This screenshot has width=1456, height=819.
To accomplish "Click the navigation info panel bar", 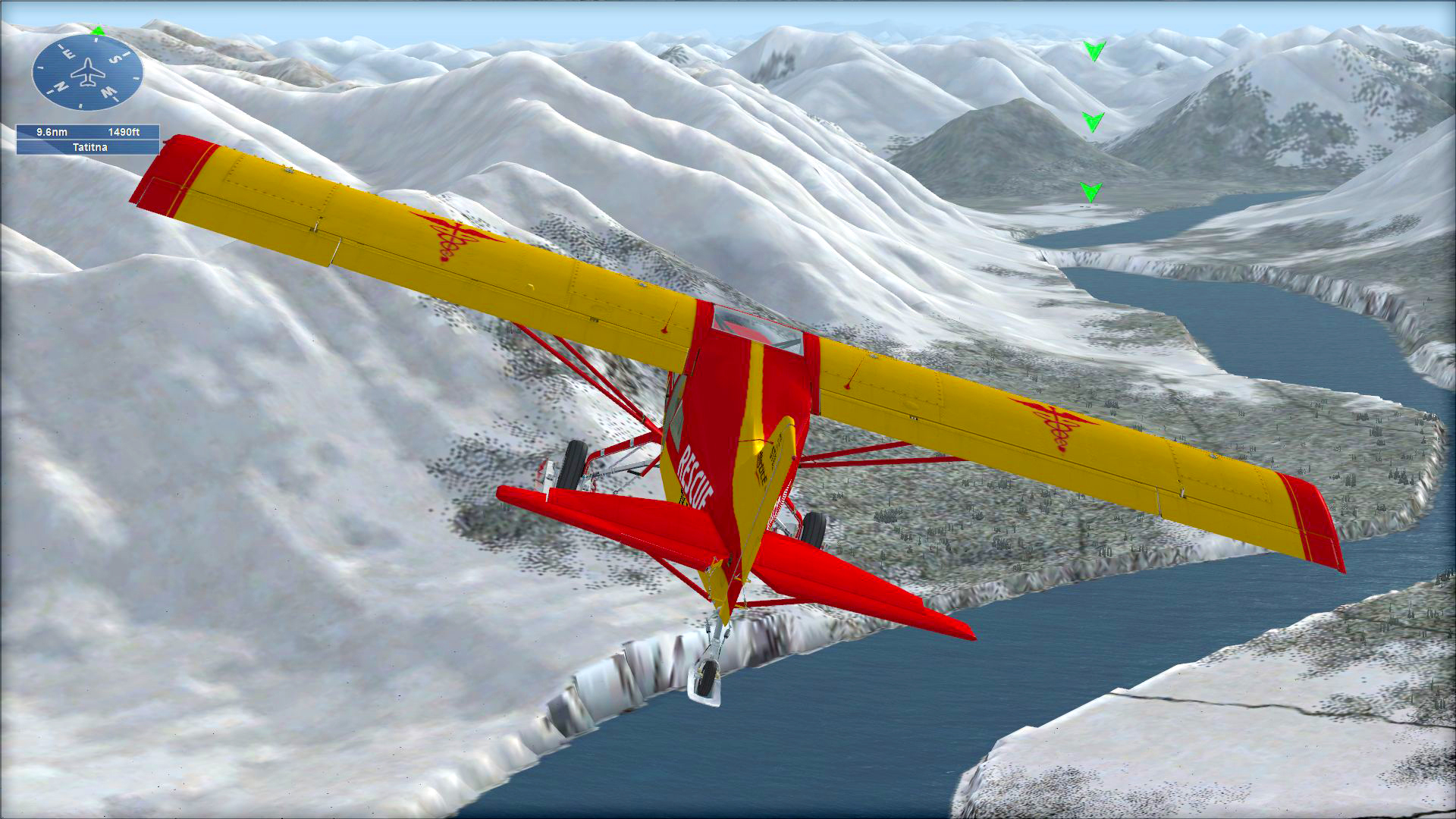I will point(89,140).
